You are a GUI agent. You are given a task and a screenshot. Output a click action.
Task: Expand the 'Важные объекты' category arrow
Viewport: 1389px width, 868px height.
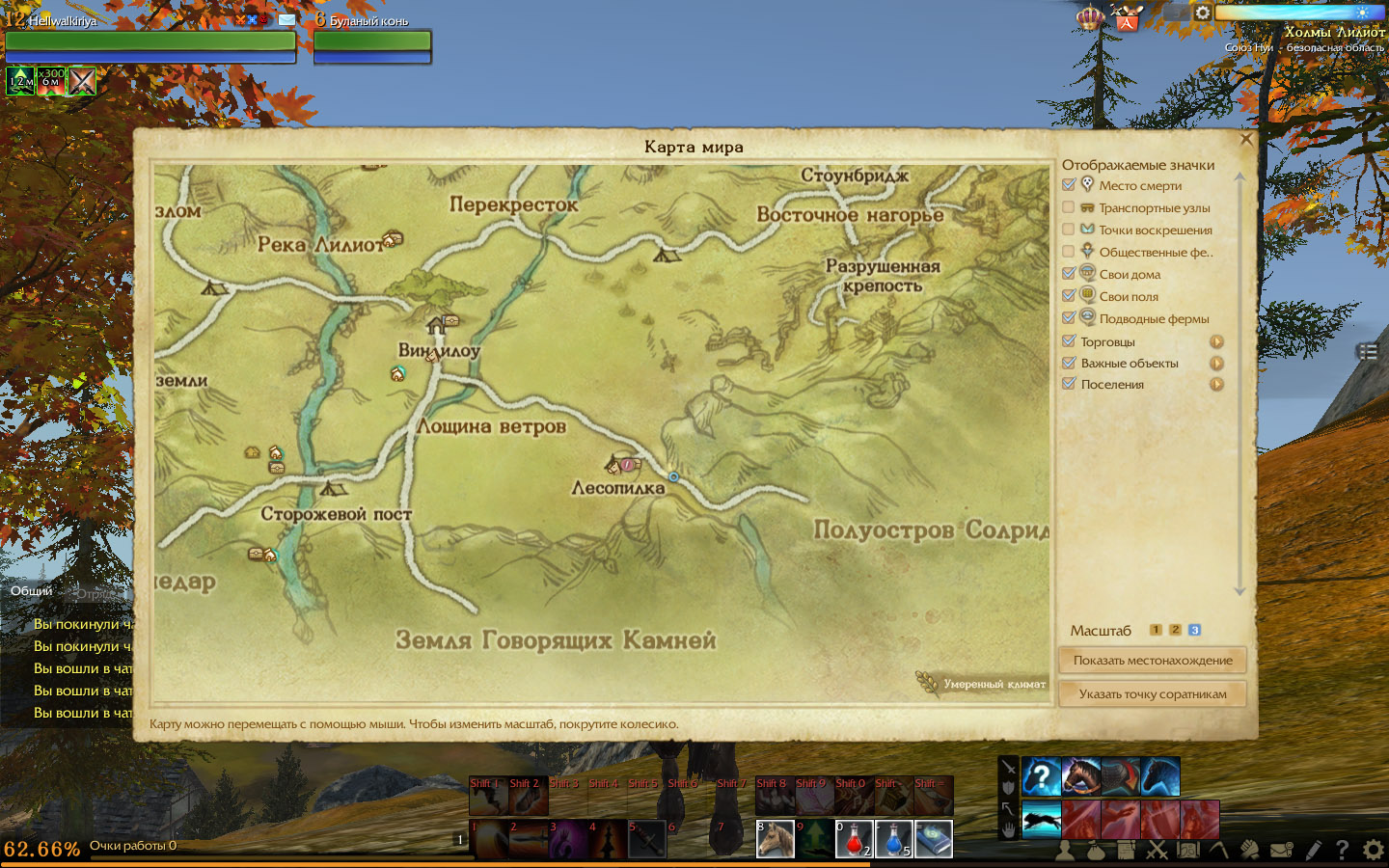click(x=1216, y=364)
